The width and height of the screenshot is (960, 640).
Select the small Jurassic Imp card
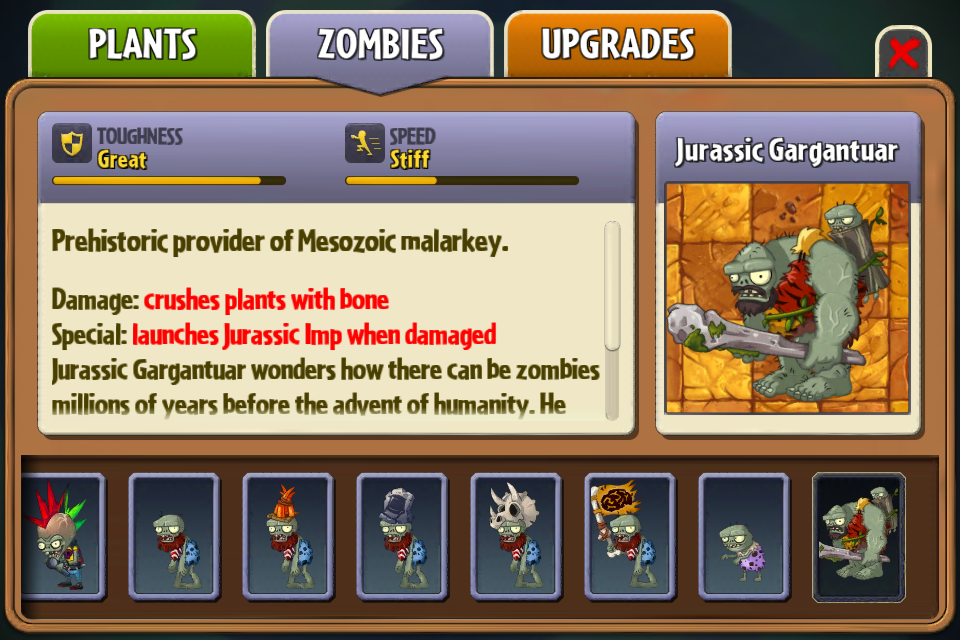click(x=744, y=537)
